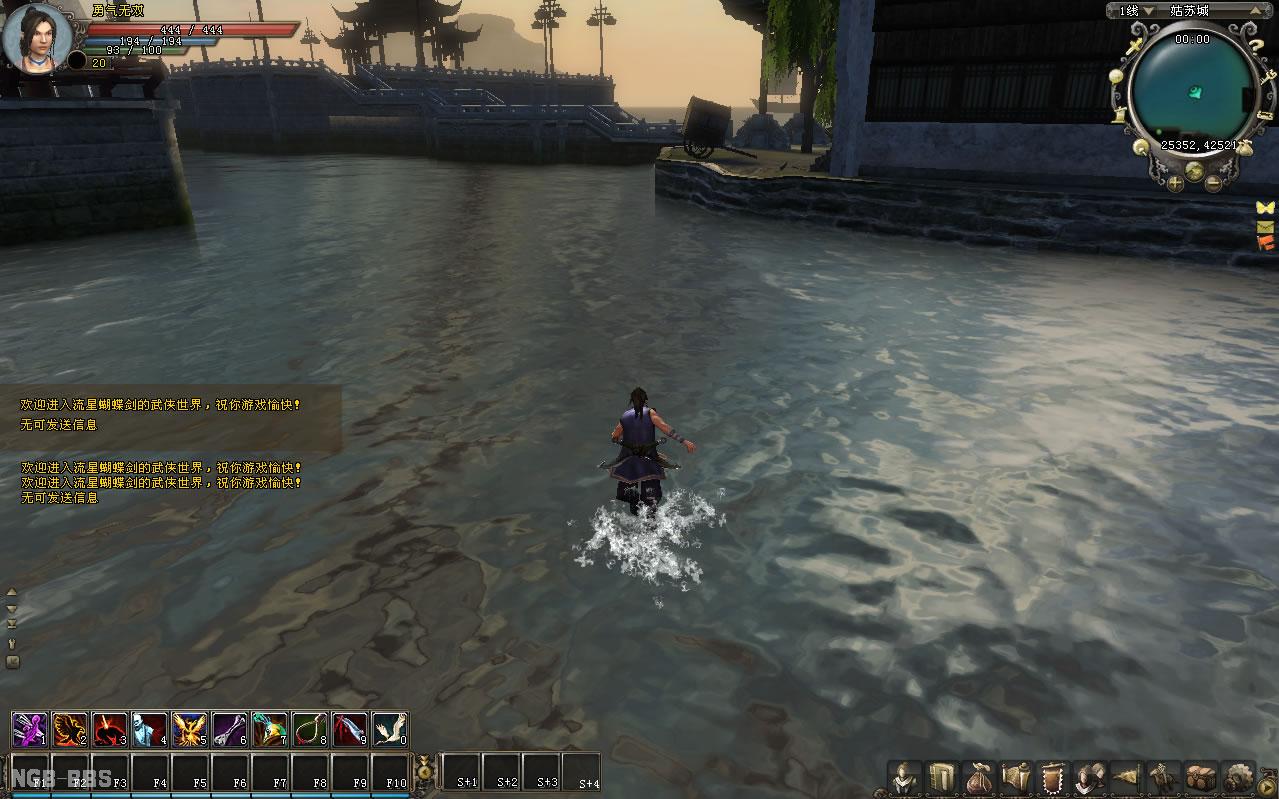This screenshot has width=1279, height=799.
Task: Open the character armor bust menu
Action: (x=905, y=777)
